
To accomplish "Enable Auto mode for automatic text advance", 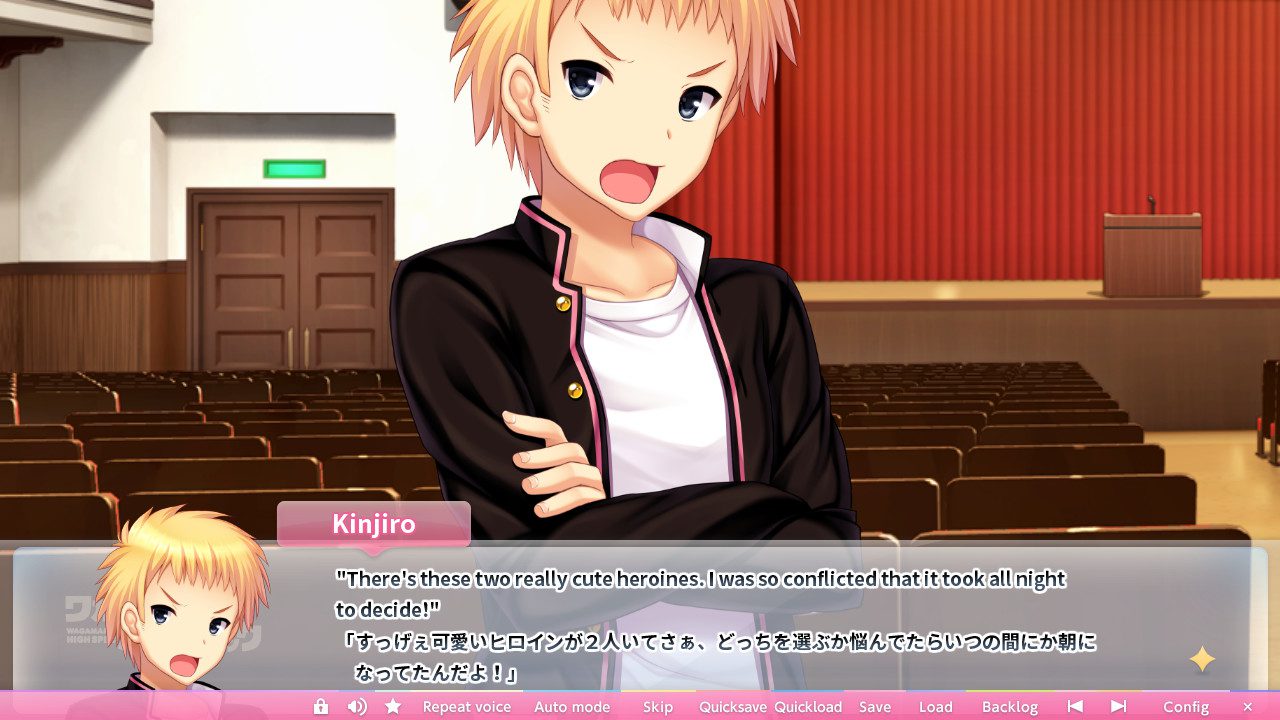I will pyautogui.click(x=572, y=706).
